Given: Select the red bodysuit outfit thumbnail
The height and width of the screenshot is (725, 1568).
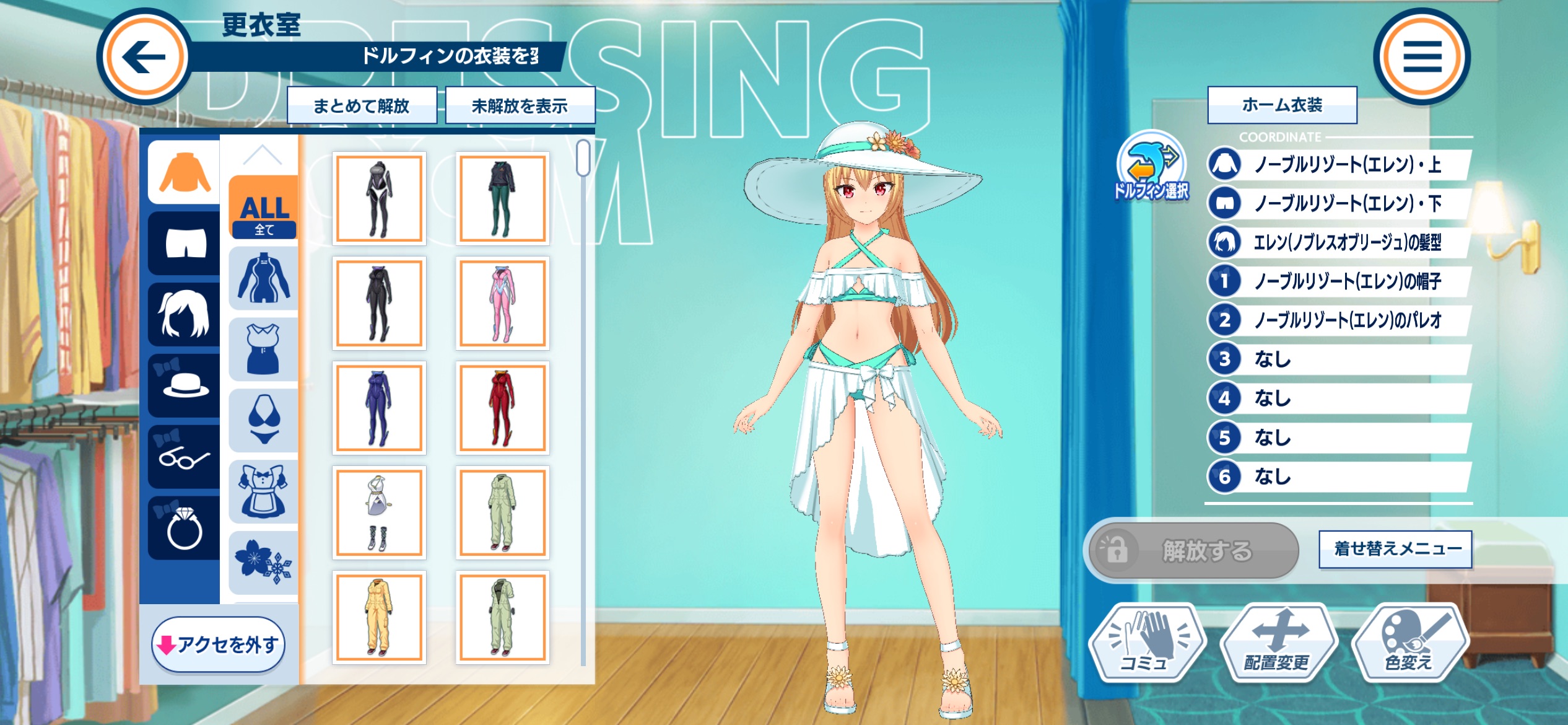Looking at the screenshot, I should (x=502, y=408).
